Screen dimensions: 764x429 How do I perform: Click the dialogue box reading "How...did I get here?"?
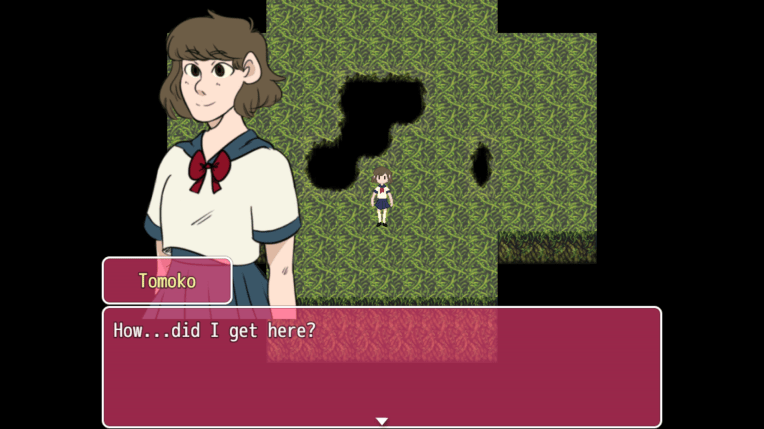[x=381, y=366]
